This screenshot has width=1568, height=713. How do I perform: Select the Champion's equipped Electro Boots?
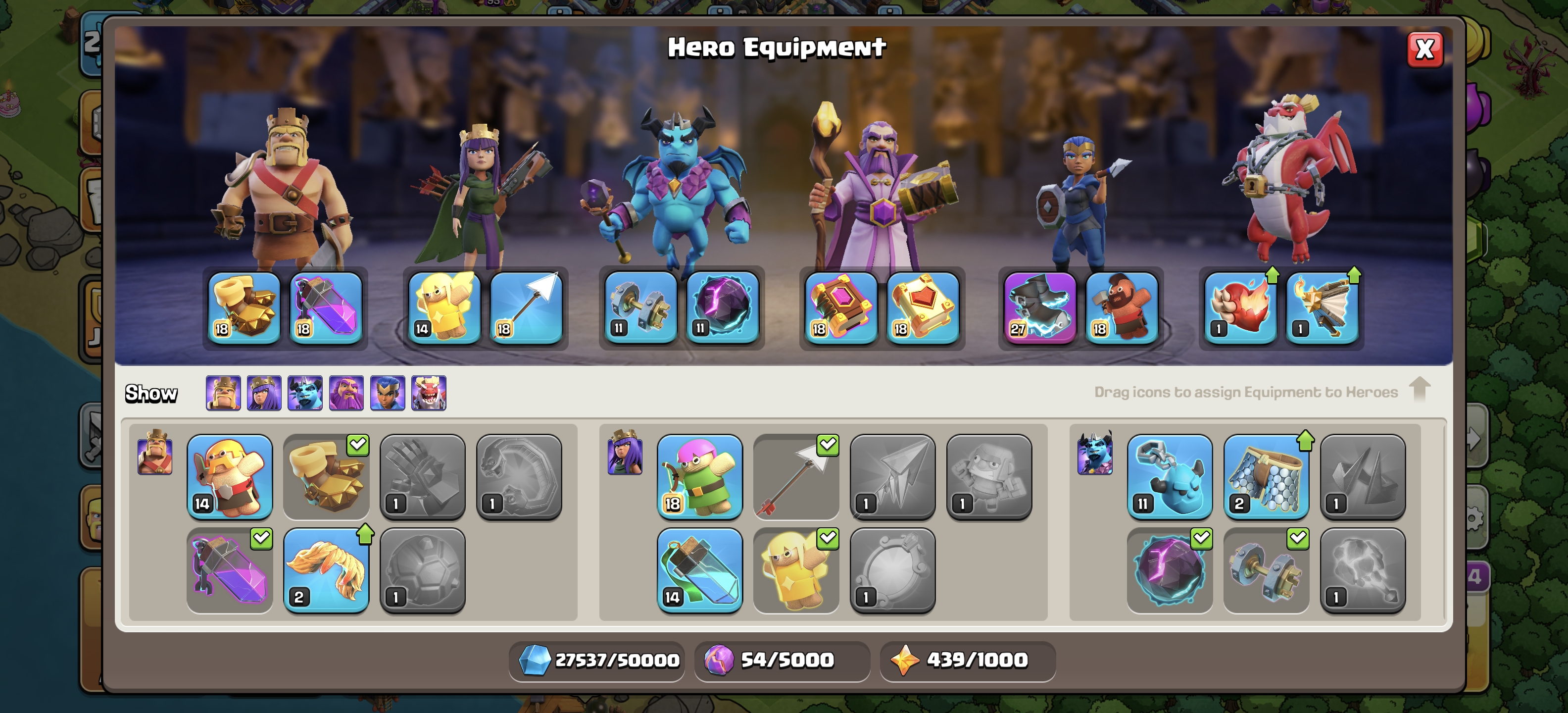[x=1040, y=308]
